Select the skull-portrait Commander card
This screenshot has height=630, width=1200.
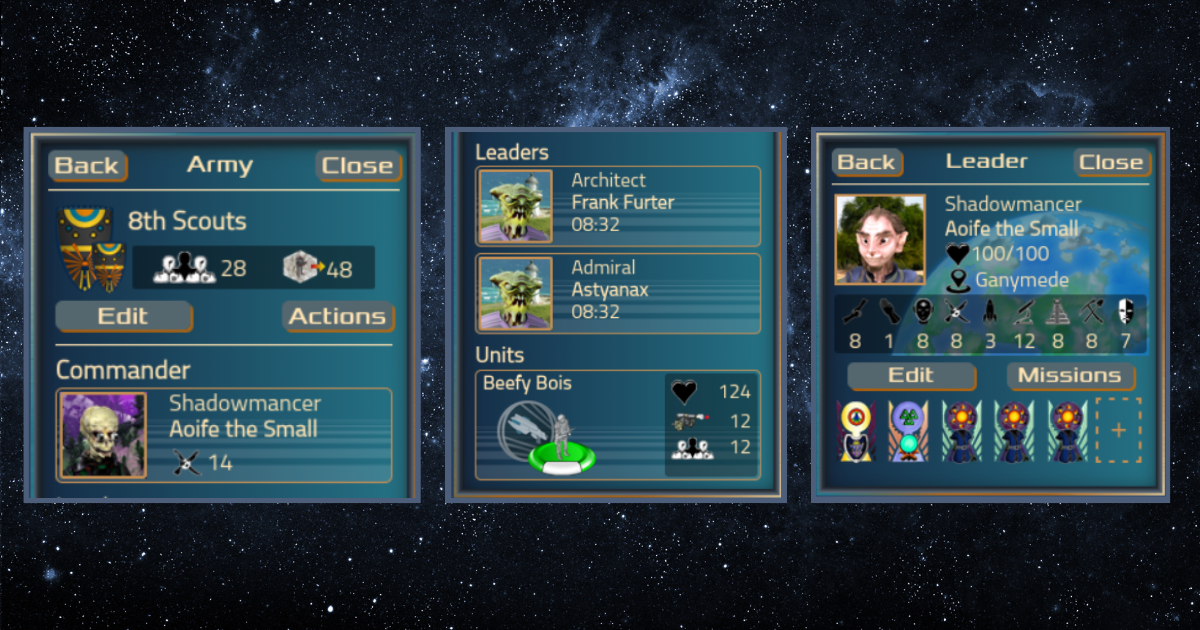pos(224,434)
